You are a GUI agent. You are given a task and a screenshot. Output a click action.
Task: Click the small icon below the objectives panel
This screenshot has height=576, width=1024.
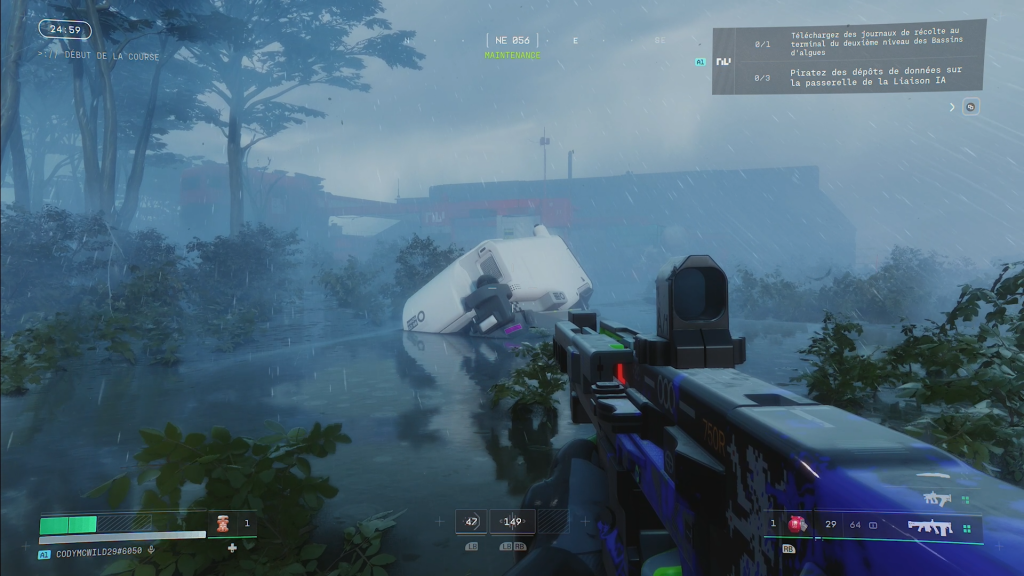point(970,107)
